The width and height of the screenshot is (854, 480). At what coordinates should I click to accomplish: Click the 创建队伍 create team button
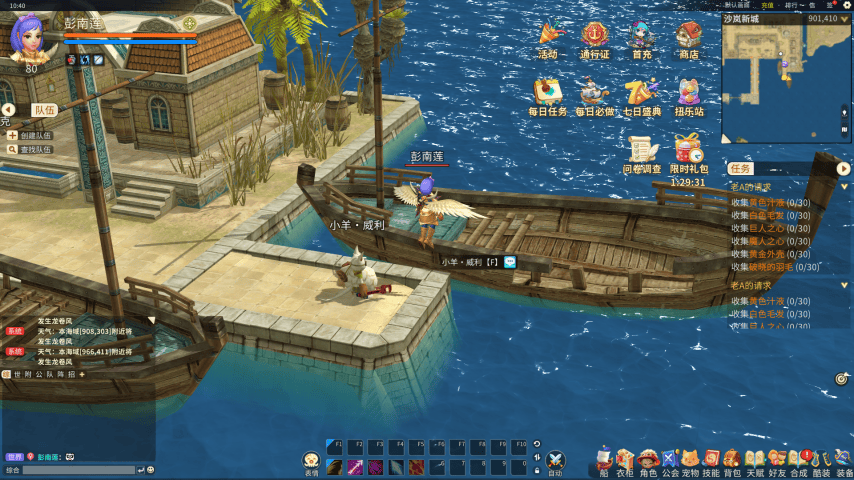pyautogui.click(x=30, y=135)
